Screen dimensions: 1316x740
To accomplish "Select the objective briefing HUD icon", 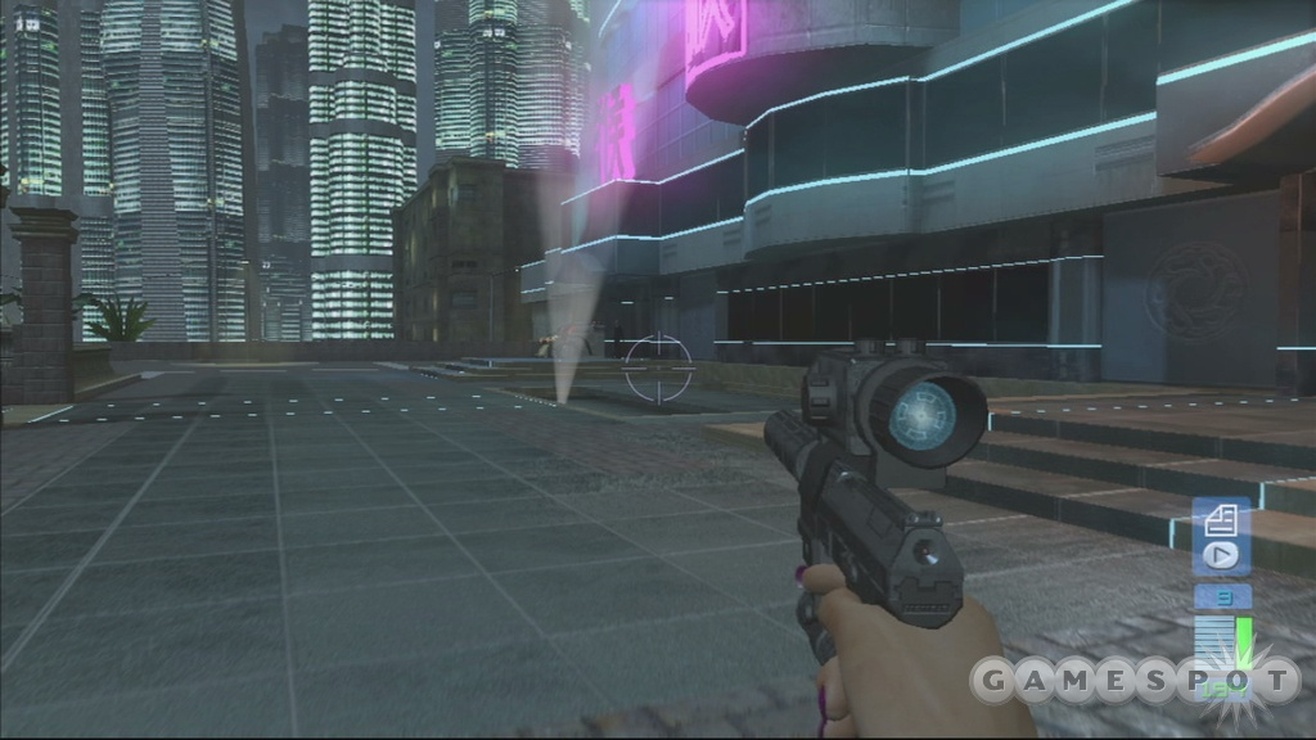I will (1222, 520).
